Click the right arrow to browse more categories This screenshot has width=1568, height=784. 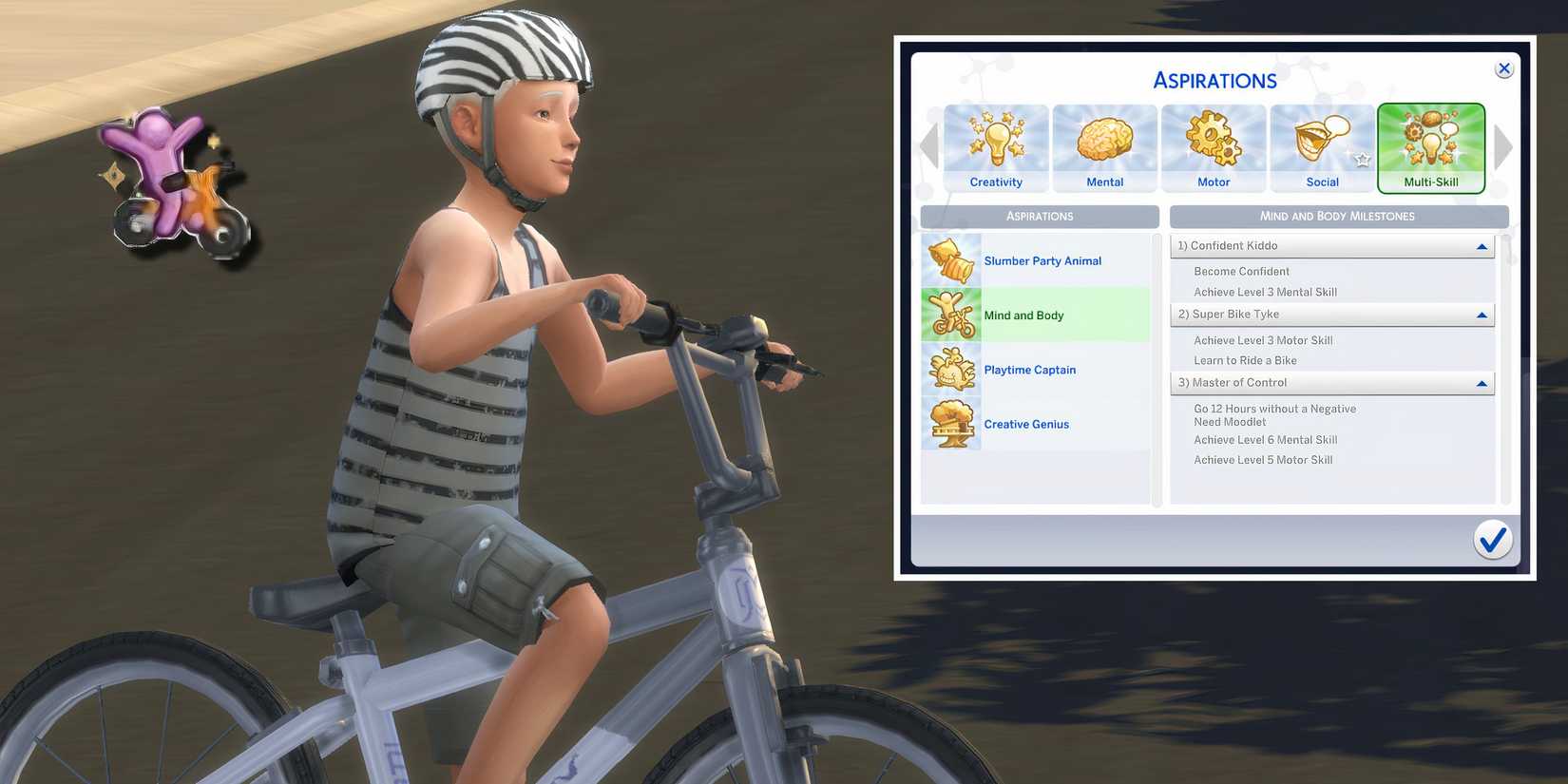click(x=1502, y=146)
